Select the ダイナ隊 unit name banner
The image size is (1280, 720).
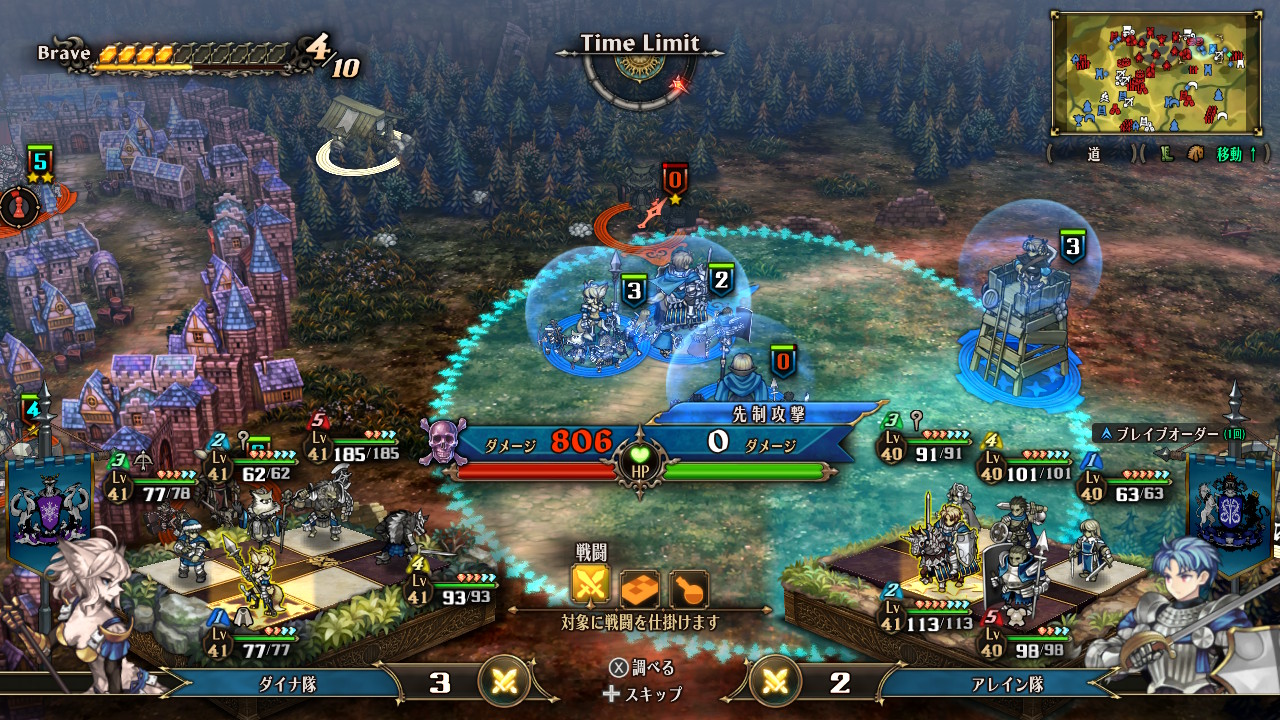pyautogui.click(x=288, y=683)
